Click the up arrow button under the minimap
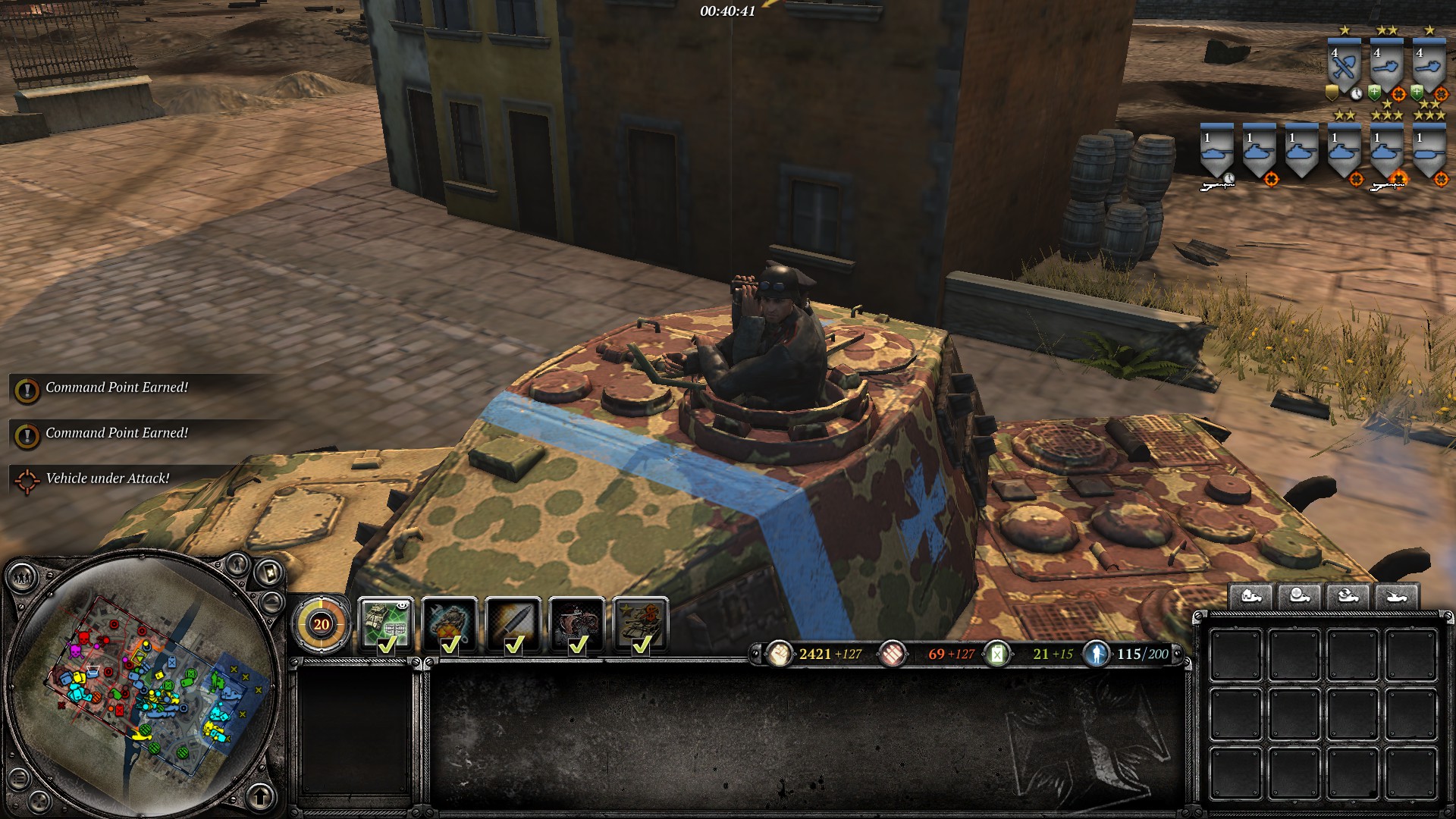 pyautogui.click(x=260, y=797)
